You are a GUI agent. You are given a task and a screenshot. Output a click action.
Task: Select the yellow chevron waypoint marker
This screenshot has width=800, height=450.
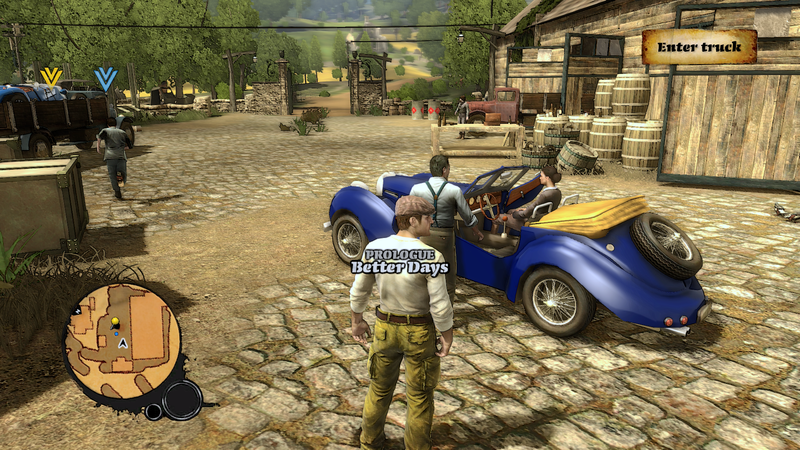tap(50, 76)
